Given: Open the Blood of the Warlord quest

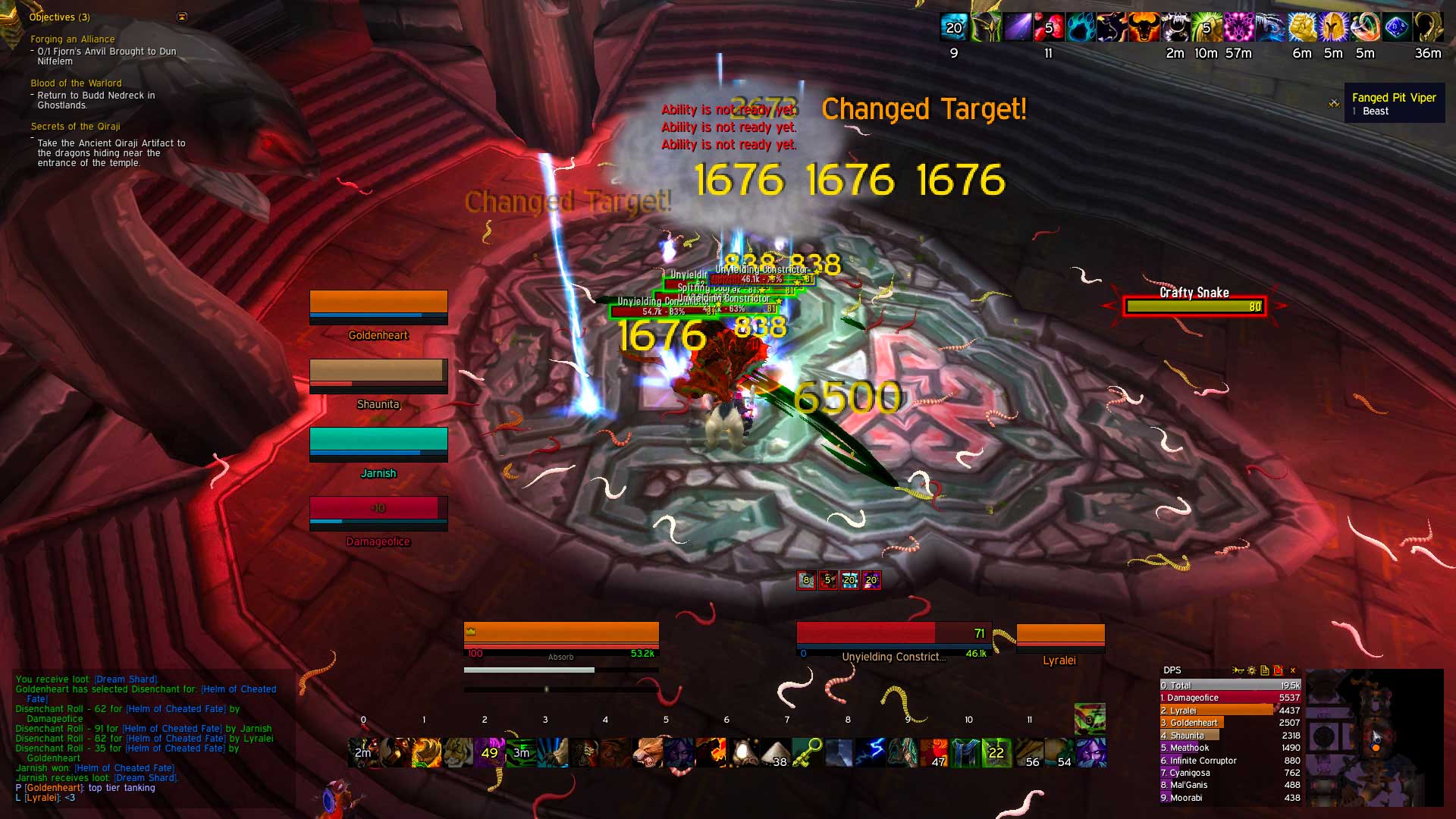Looking at the screenshot, I should pos(76,83).
